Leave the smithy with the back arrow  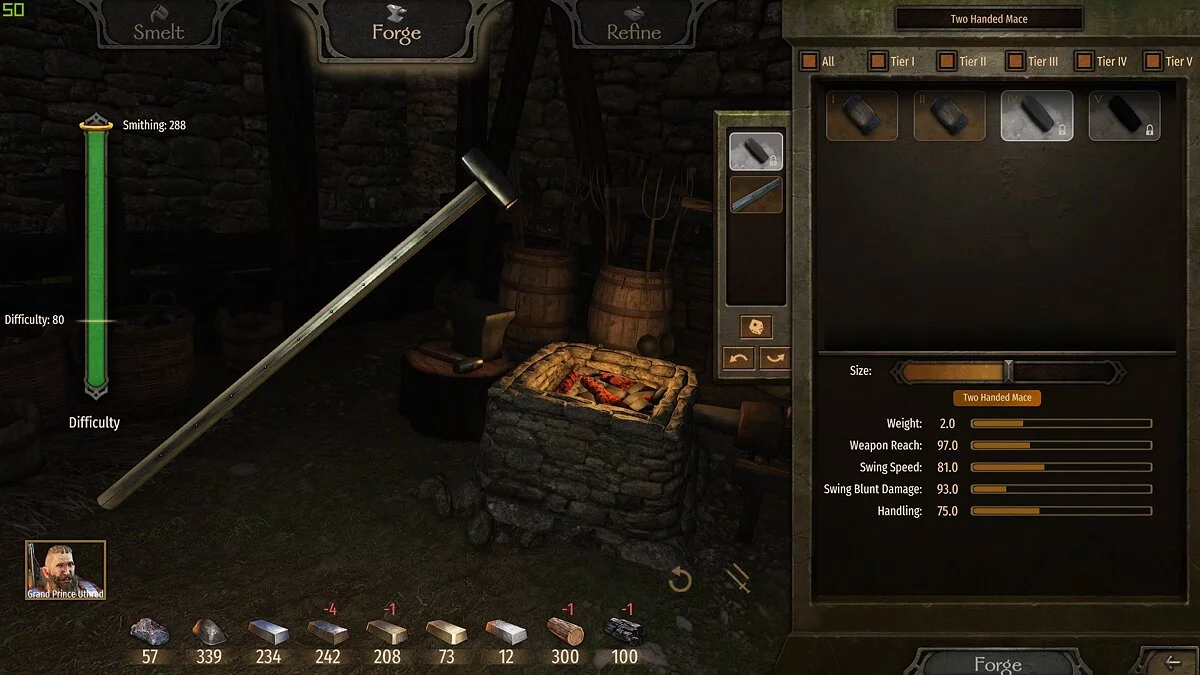click(x=1174, y=661)
